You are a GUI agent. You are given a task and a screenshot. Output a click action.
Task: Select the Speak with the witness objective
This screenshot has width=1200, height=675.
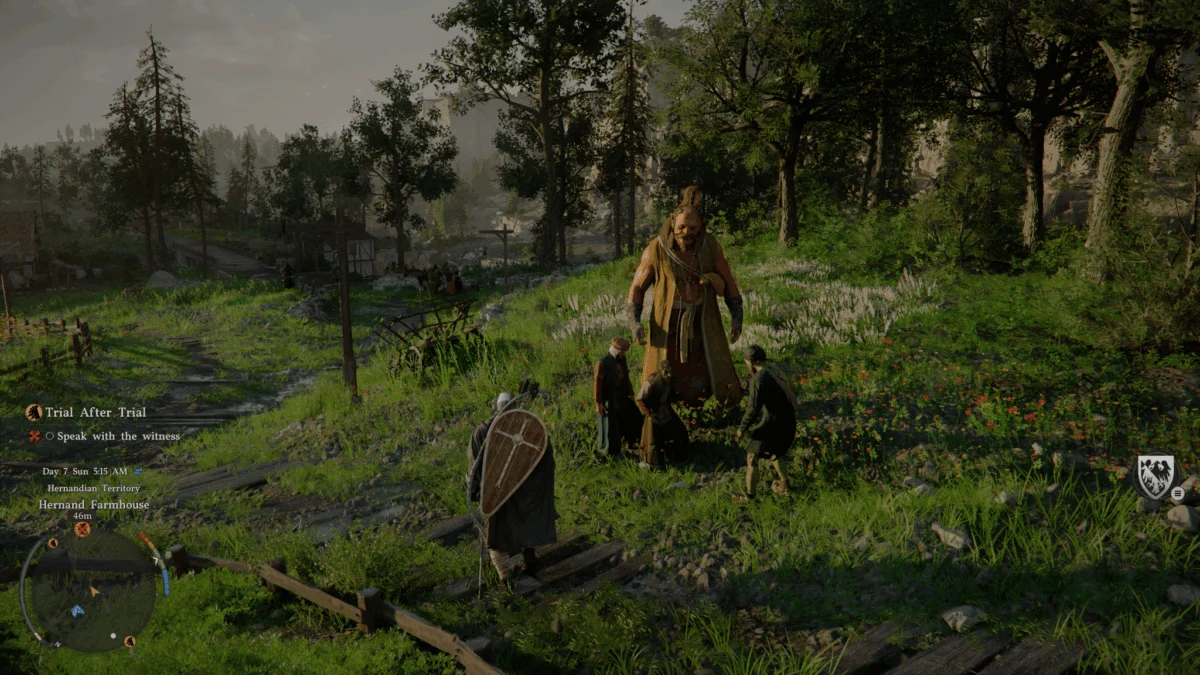tap(118, 436)
